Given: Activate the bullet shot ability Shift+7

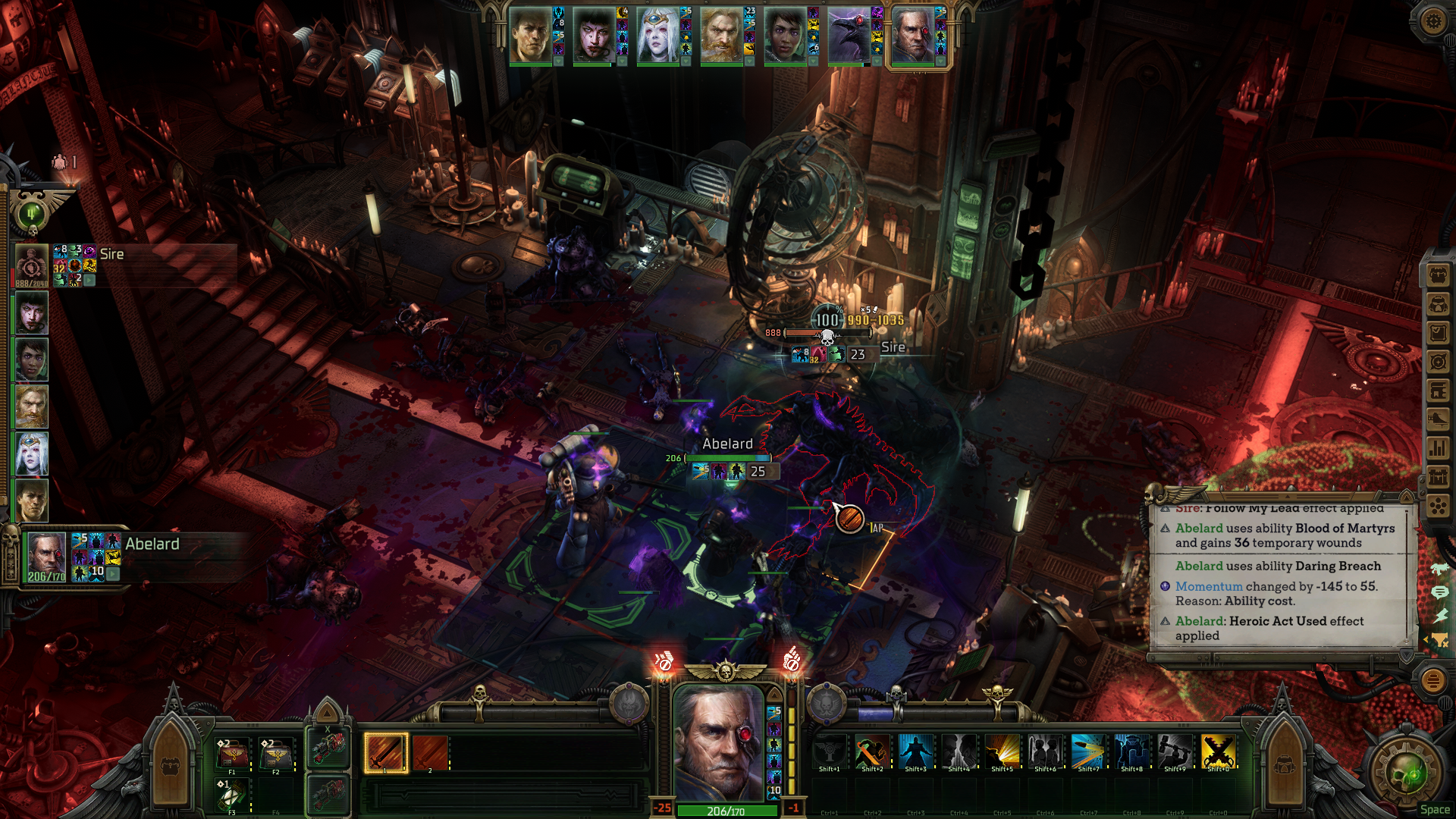Looking at the screenshot, I should point(1087,752).
